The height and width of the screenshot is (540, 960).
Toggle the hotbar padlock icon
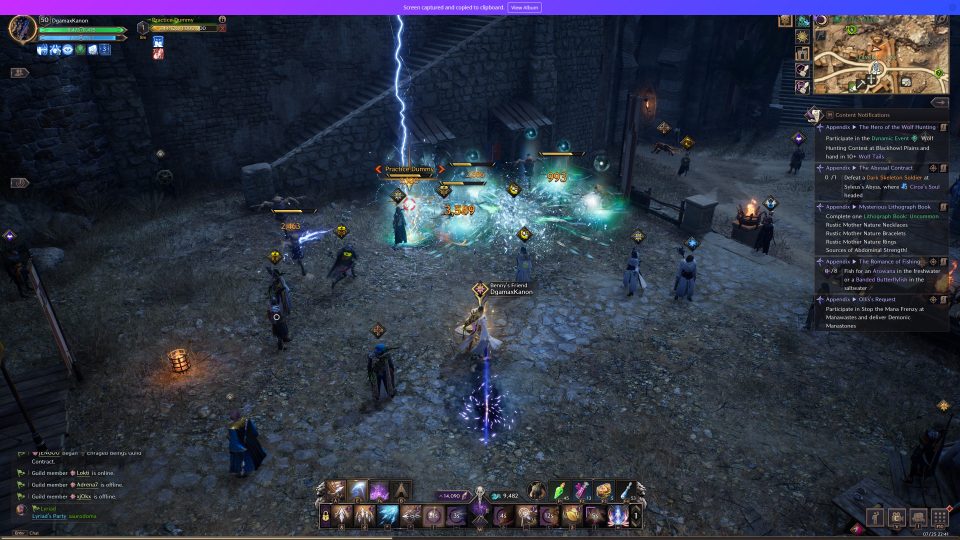coord(326,516)
